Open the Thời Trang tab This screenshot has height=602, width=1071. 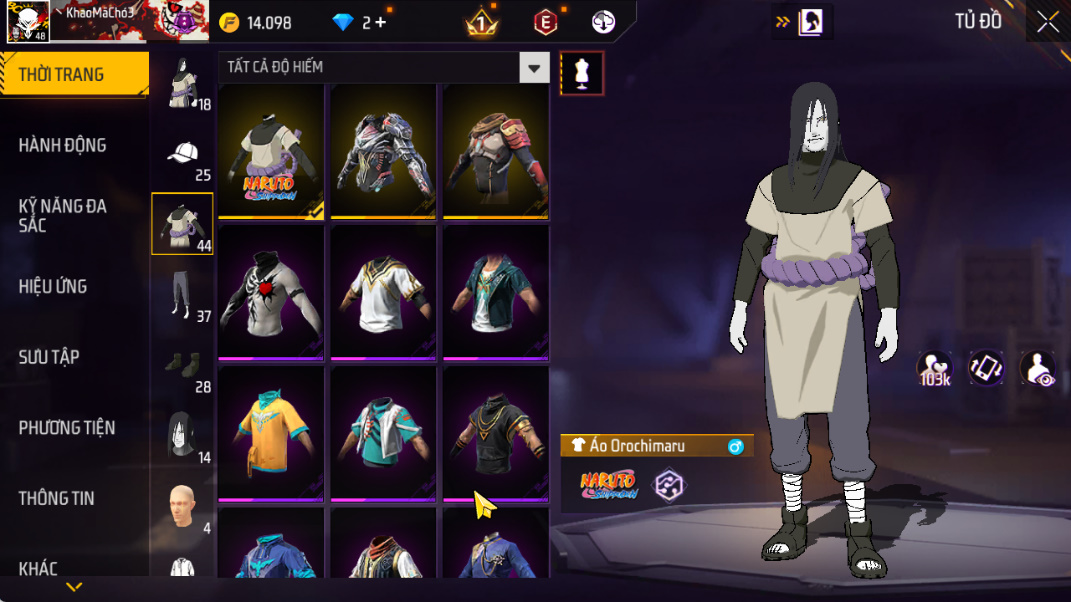pos(62,75)
